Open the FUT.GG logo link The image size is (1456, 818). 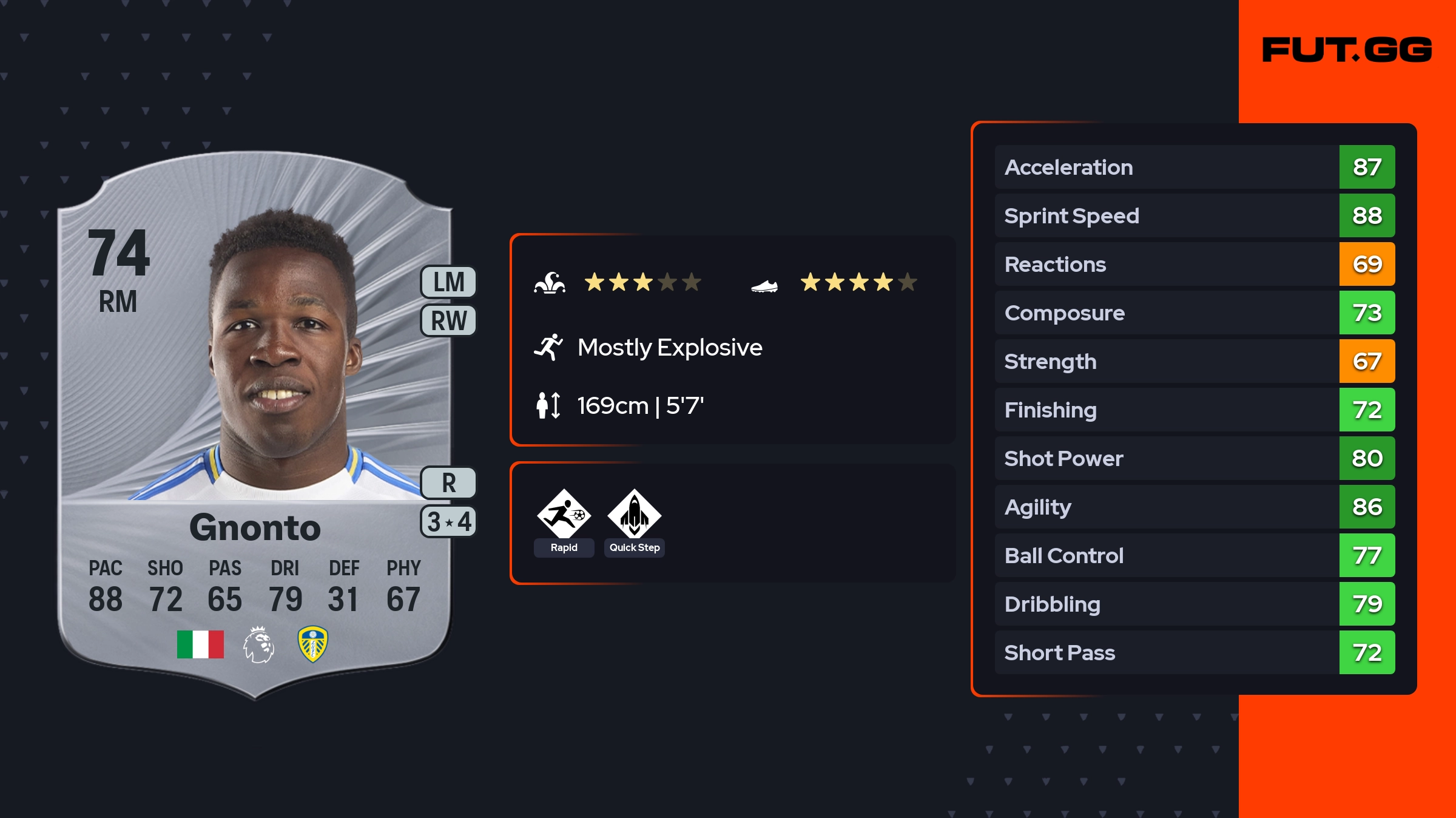1347,50
